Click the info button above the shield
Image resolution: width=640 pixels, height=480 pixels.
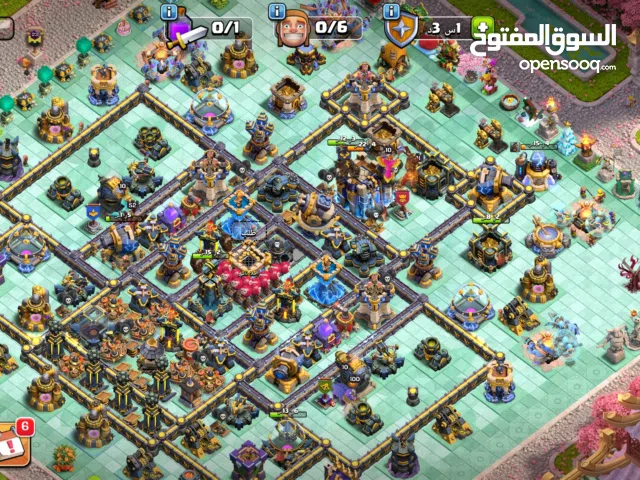(390, 12)
